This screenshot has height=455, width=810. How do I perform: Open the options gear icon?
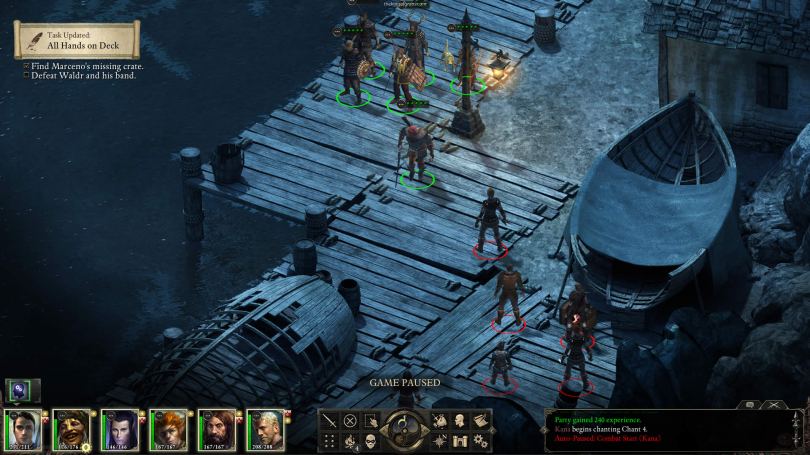[x=481, y=441]
